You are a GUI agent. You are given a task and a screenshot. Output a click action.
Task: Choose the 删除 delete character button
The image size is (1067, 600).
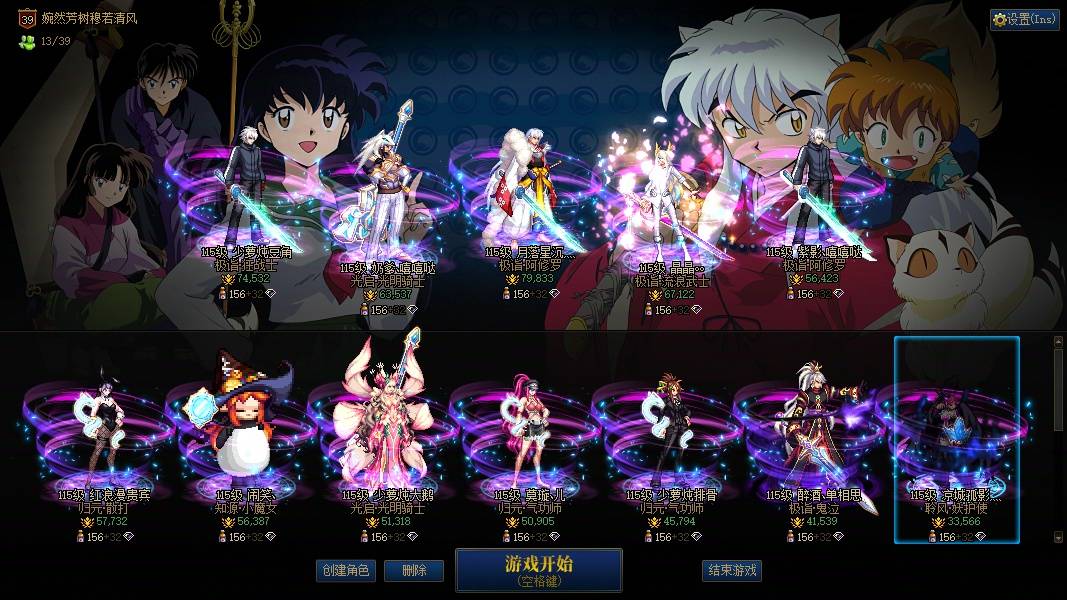coord(414,571)
